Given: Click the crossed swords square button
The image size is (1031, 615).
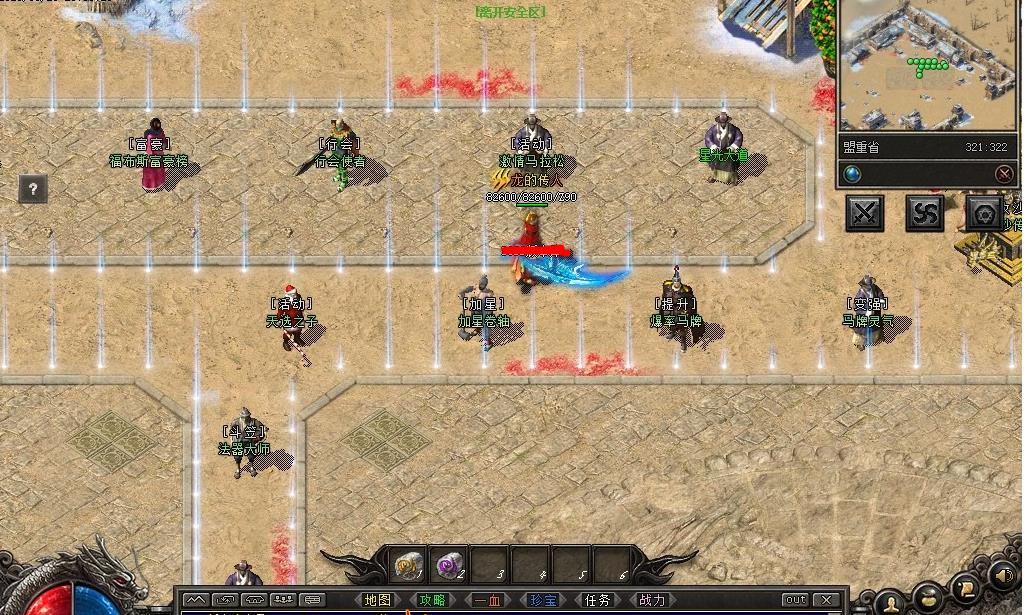Looking at the screenshot, I should 865,213.
